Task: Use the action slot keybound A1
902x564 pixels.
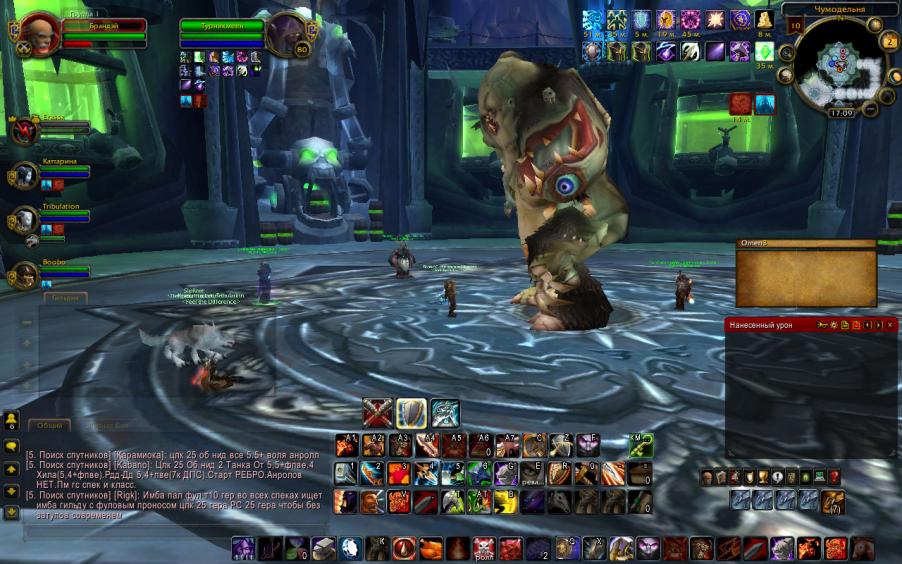Action: tap(345, 445)
